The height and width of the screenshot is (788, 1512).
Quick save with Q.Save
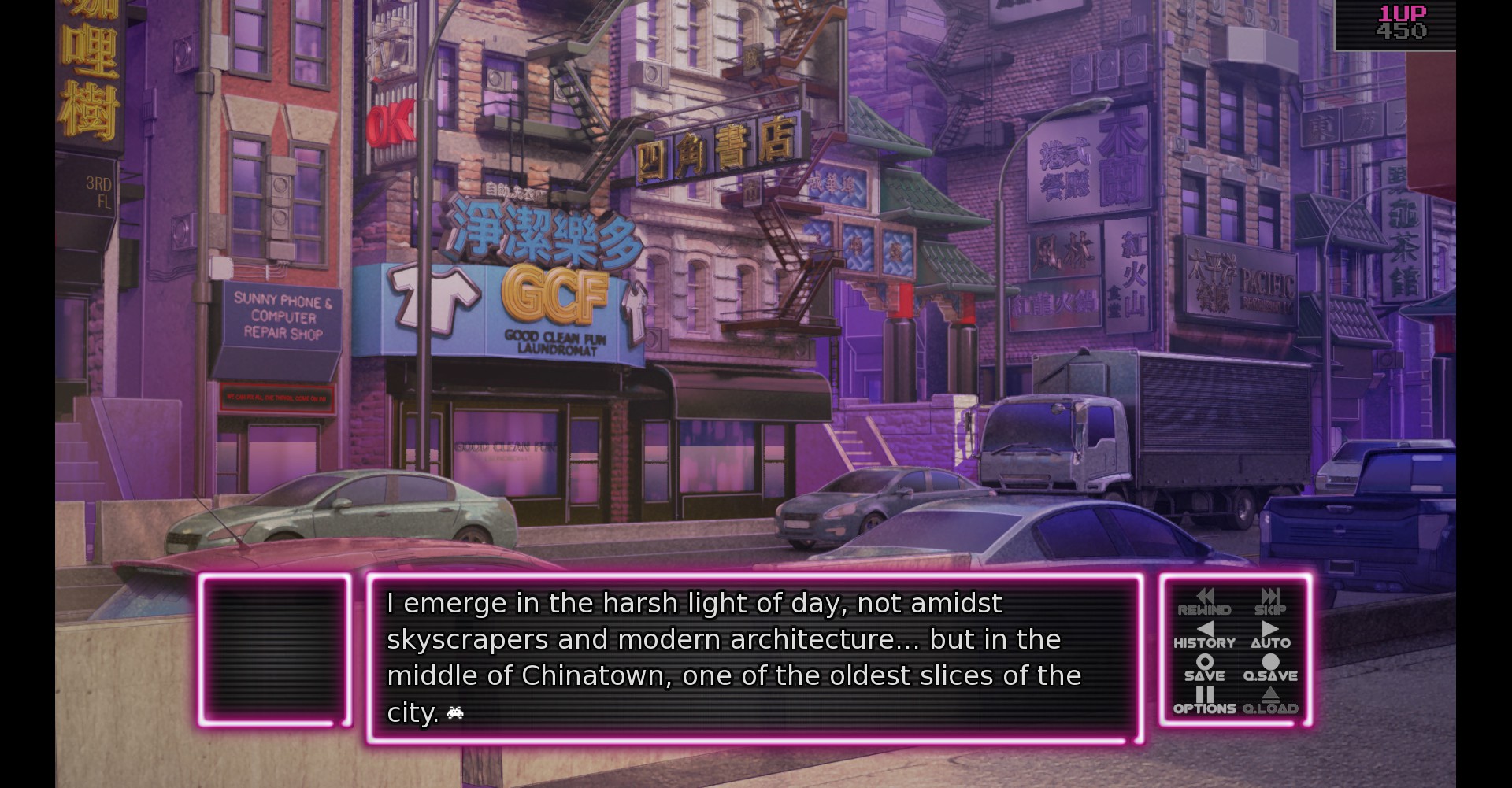click(1269, 668)
